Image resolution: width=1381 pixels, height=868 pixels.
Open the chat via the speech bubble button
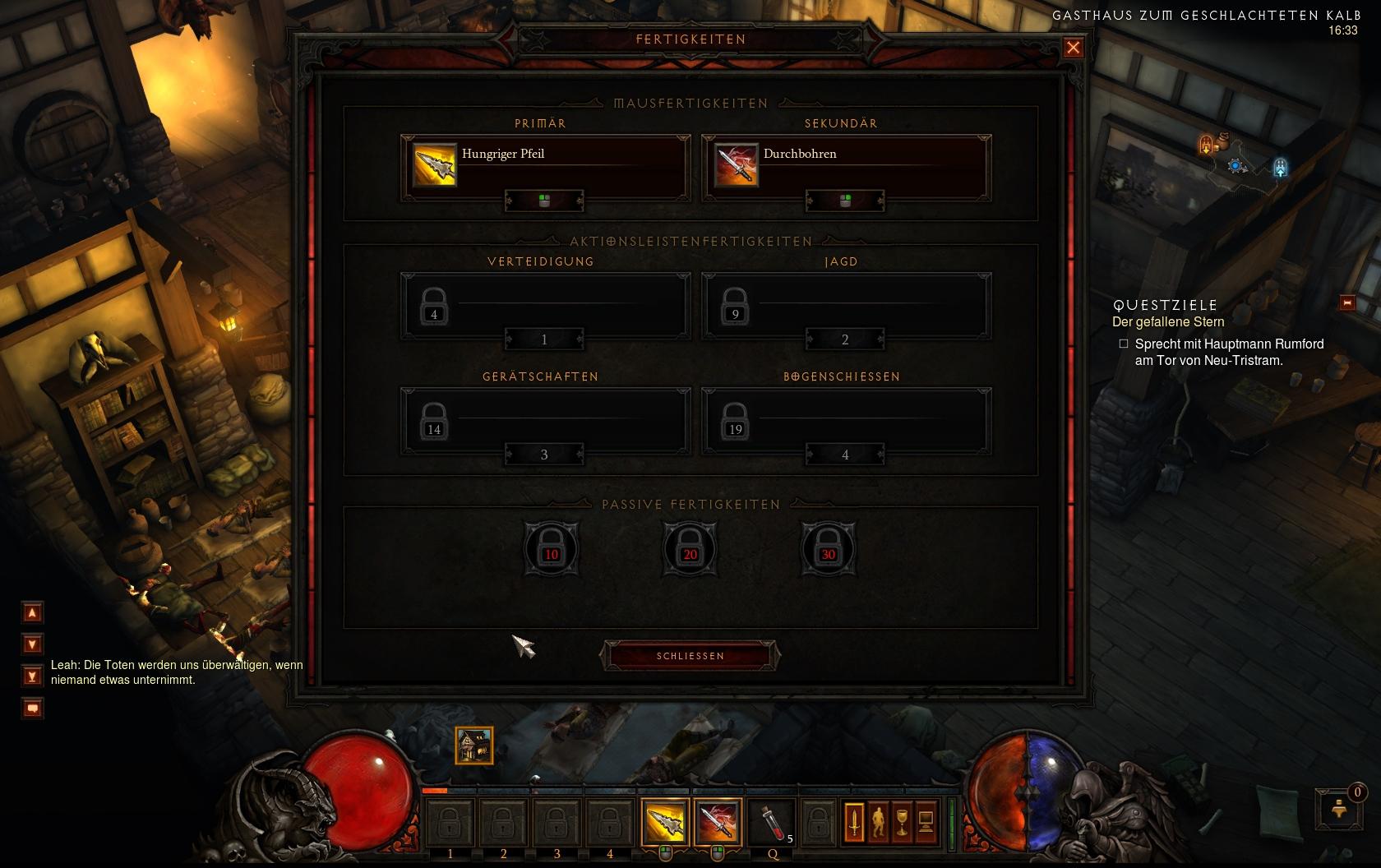click(x=32, y=708)
